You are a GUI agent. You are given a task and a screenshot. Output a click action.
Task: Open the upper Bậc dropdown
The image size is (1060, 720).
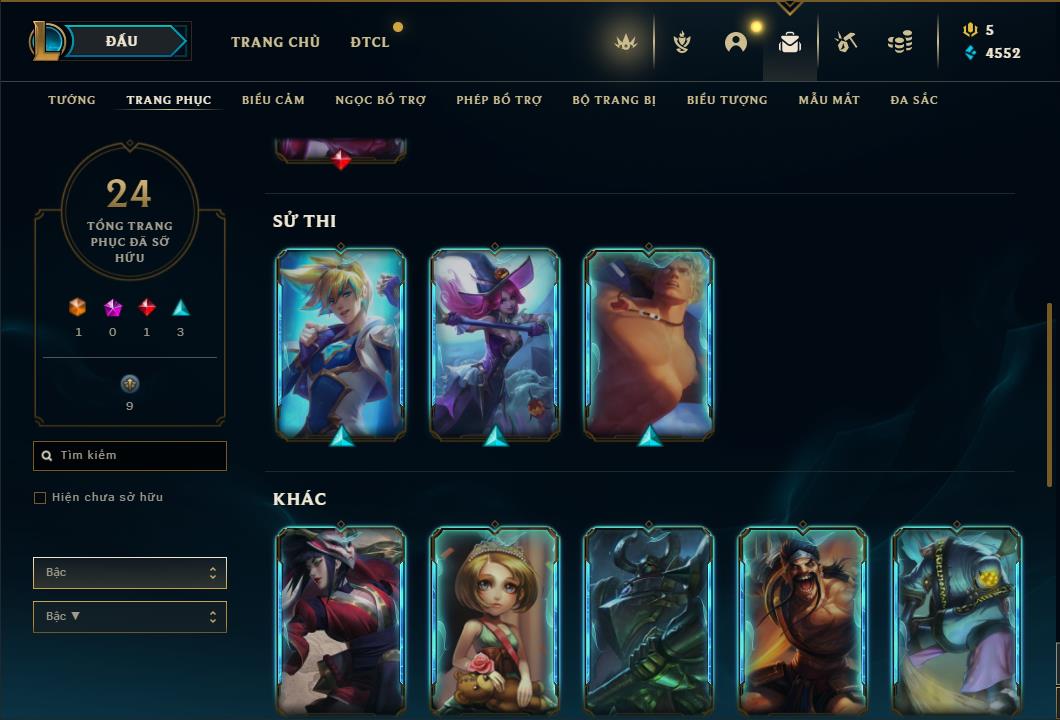point(130,573)
